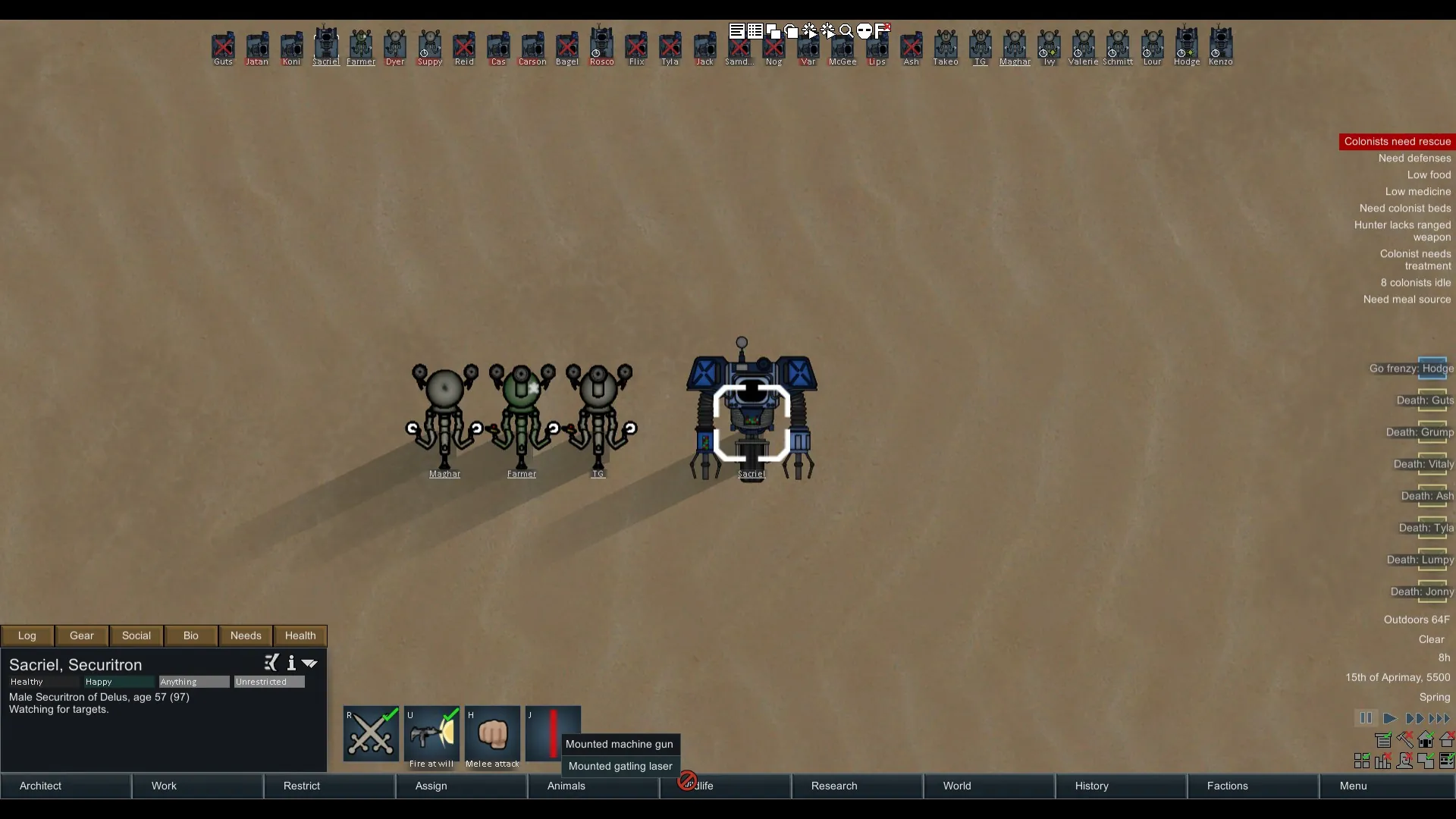Select Hodge in the colonist bar
1456x819 pixels.
(1187, 45)
